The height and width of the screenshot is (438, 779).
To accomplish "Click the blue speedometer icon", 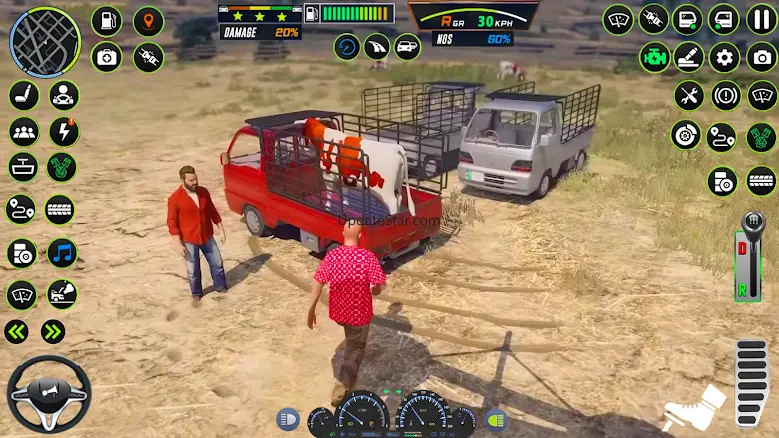I will [347, 46].
